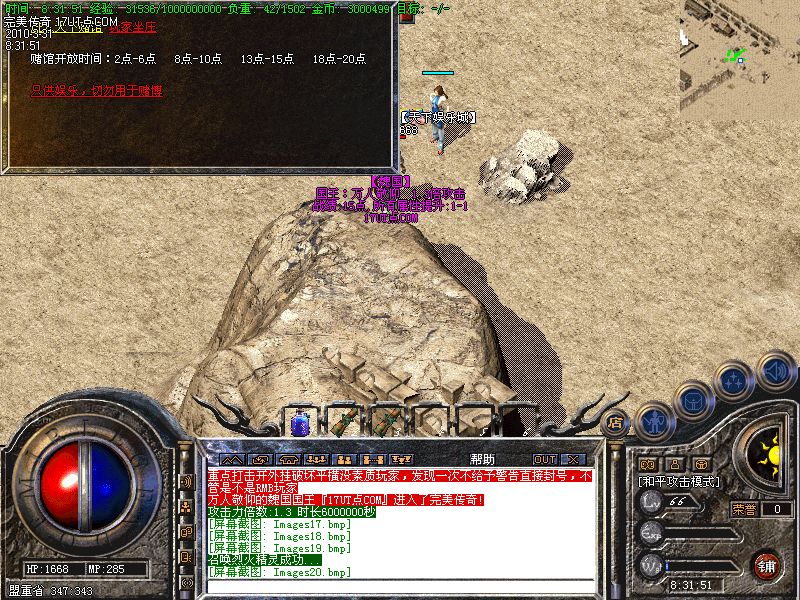The width and height of the screenshot is (800, 600).
Task: Toggle the sound speaker button
Action: coord(775,371)
